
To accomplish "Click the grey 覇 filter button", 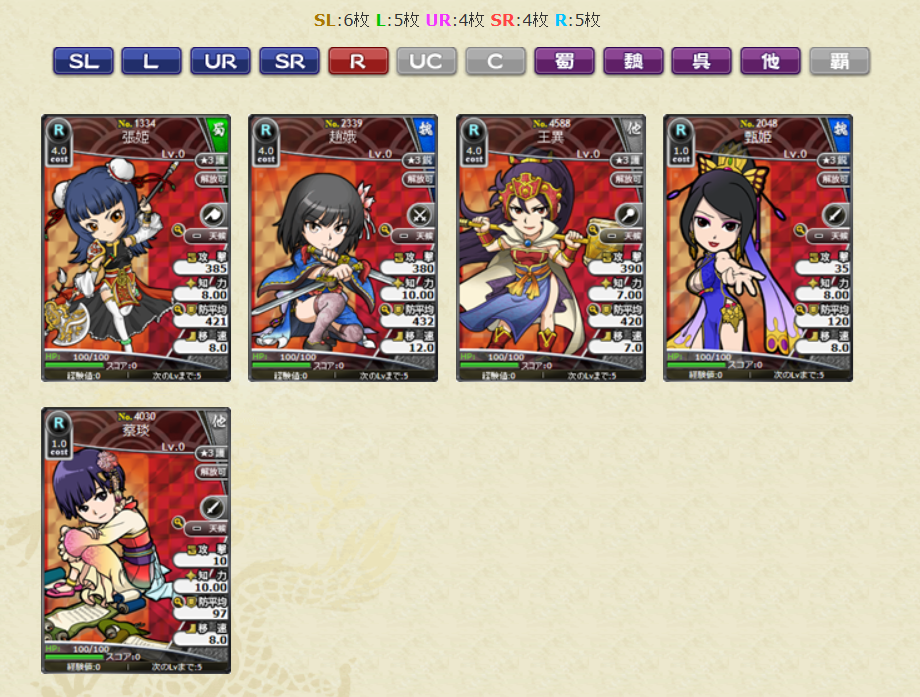I will 839,61.
